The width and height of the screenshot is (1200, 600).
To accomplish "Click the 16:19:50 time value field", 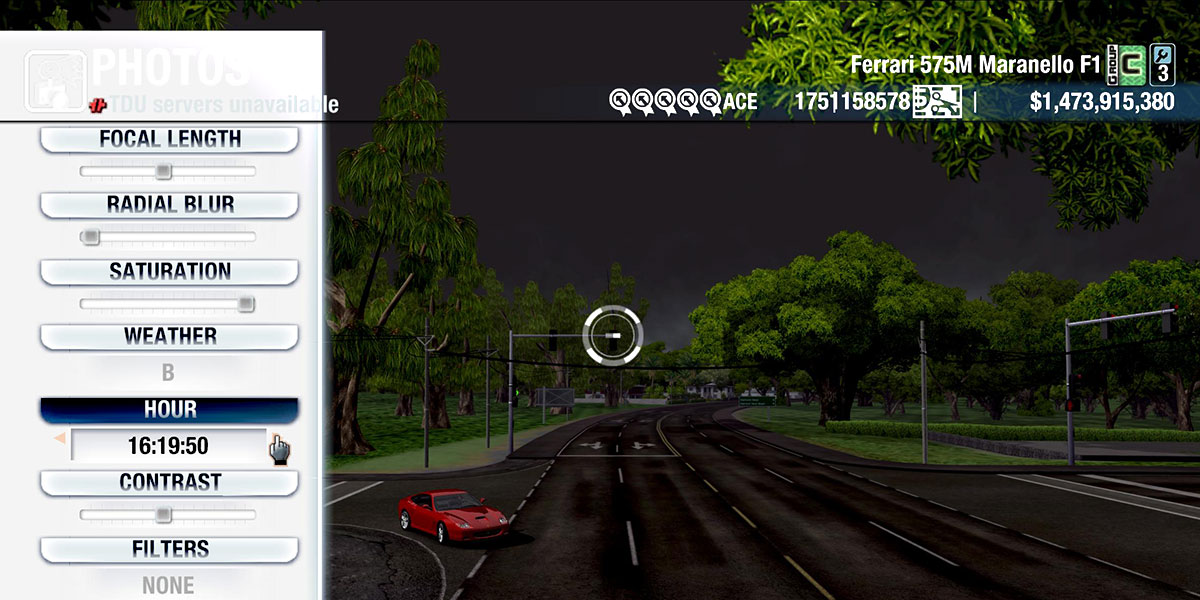I will (168, 445).
